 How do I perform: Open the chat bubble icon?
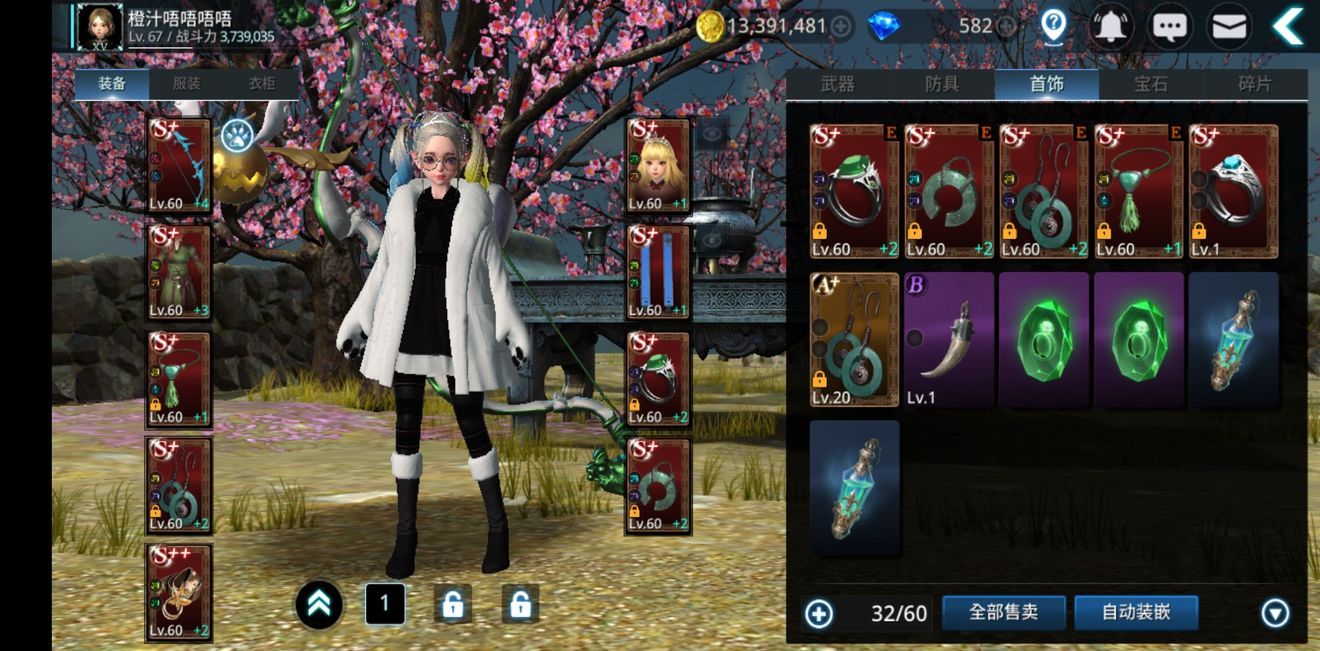point(1170,26)
